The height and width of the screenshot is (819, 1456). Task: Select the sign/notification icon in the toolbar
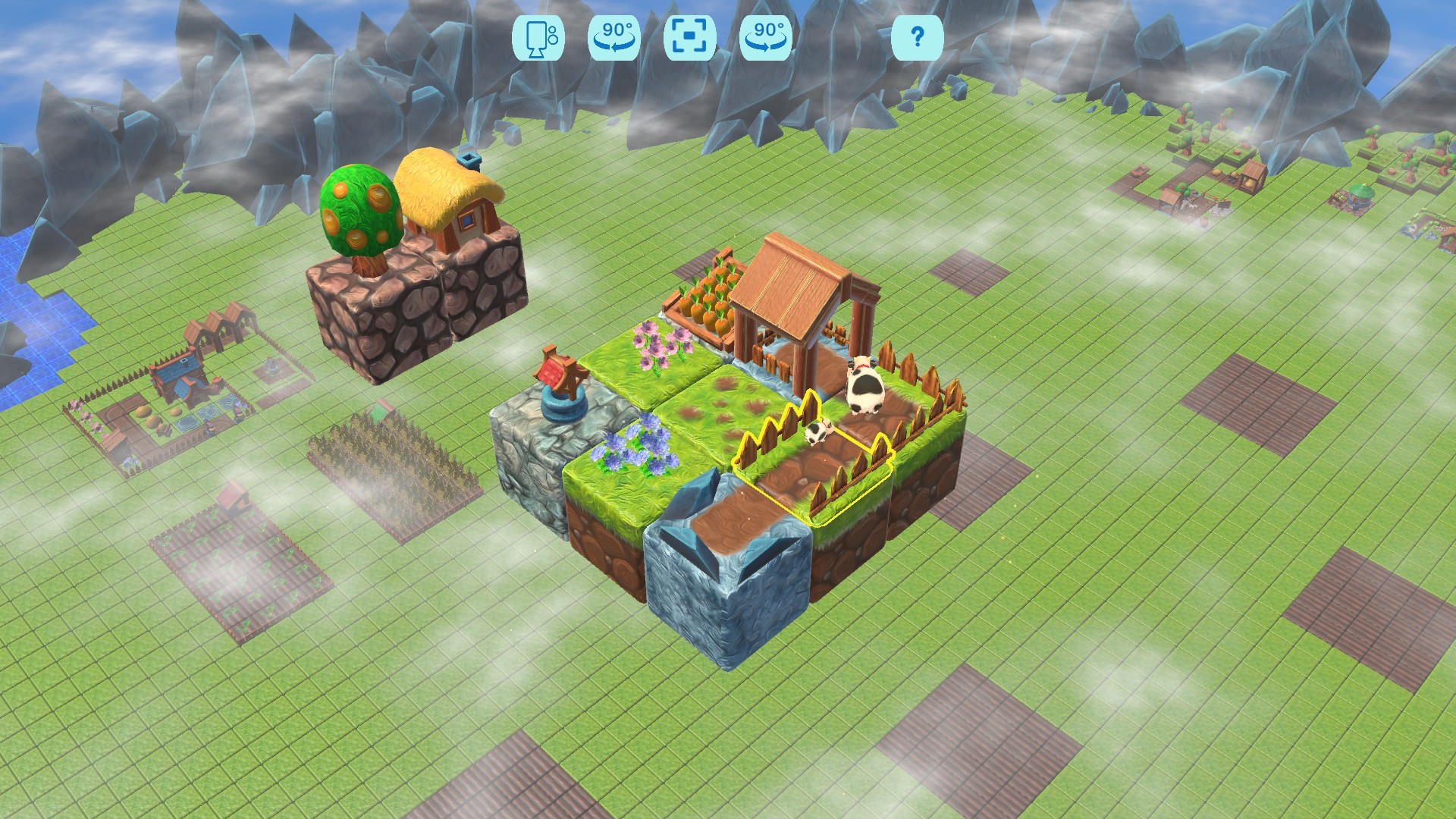[540, 36]
